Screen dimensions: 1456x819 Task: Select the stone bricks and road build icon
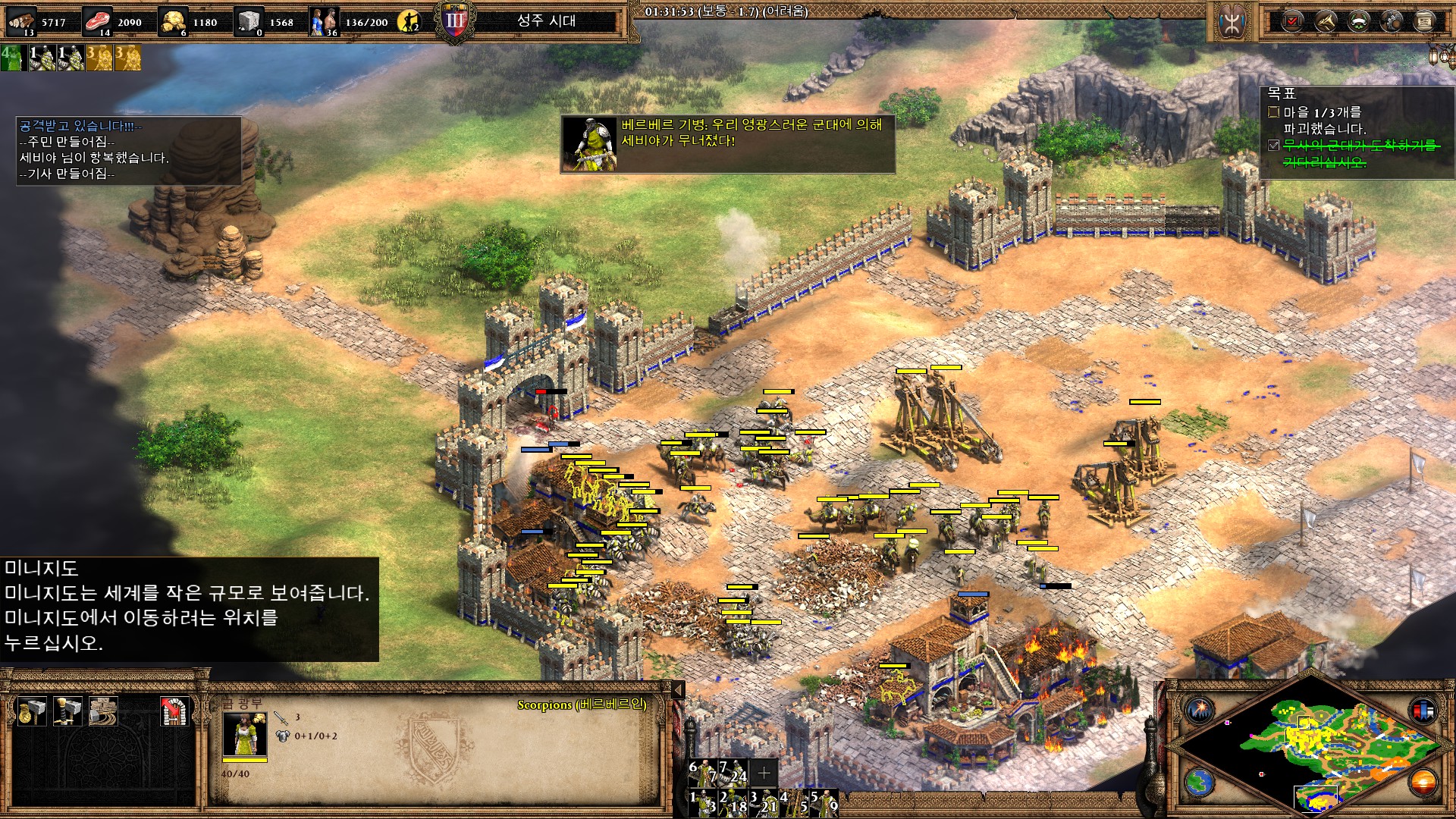tap(103, 711)
